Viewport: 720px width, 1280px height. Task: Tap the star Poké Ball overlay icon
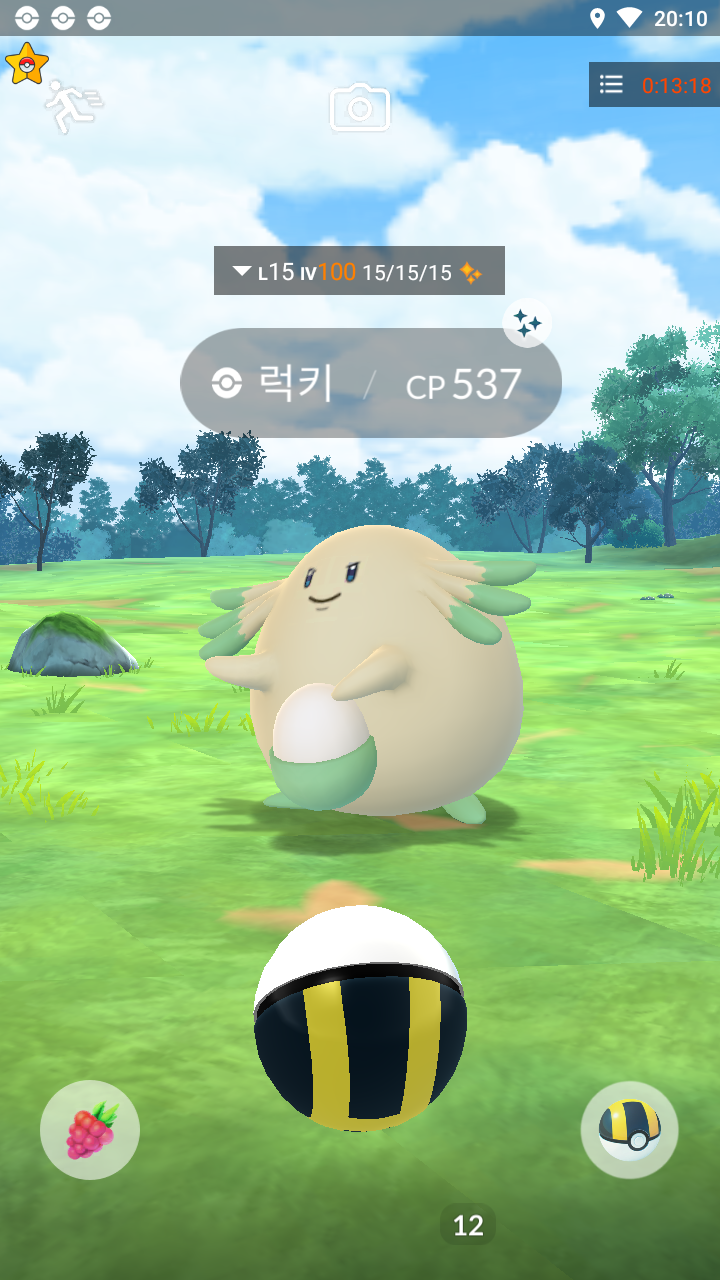26,64
